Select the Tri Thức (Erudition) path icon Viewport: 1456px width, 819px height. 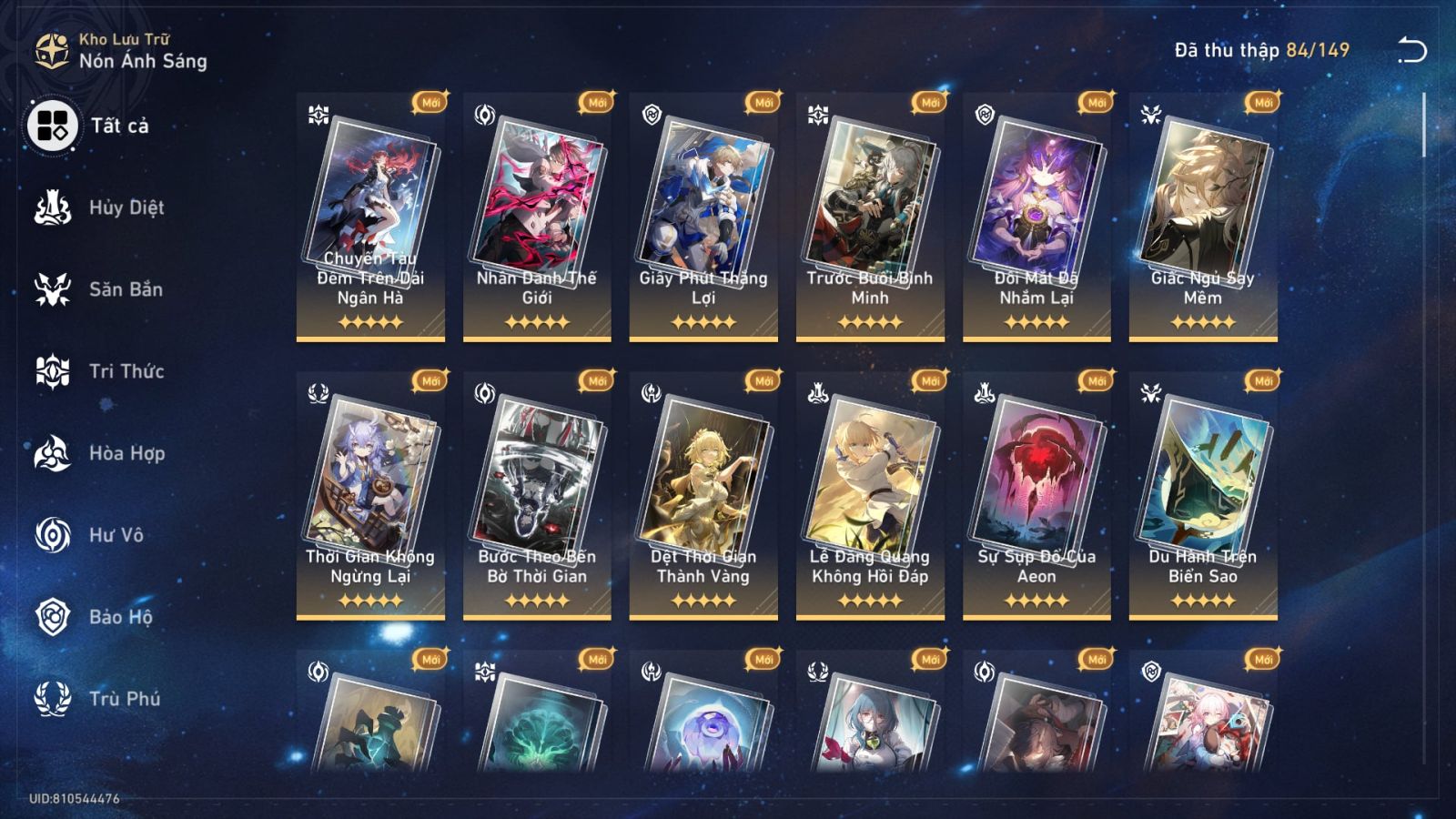click(55, 371)
